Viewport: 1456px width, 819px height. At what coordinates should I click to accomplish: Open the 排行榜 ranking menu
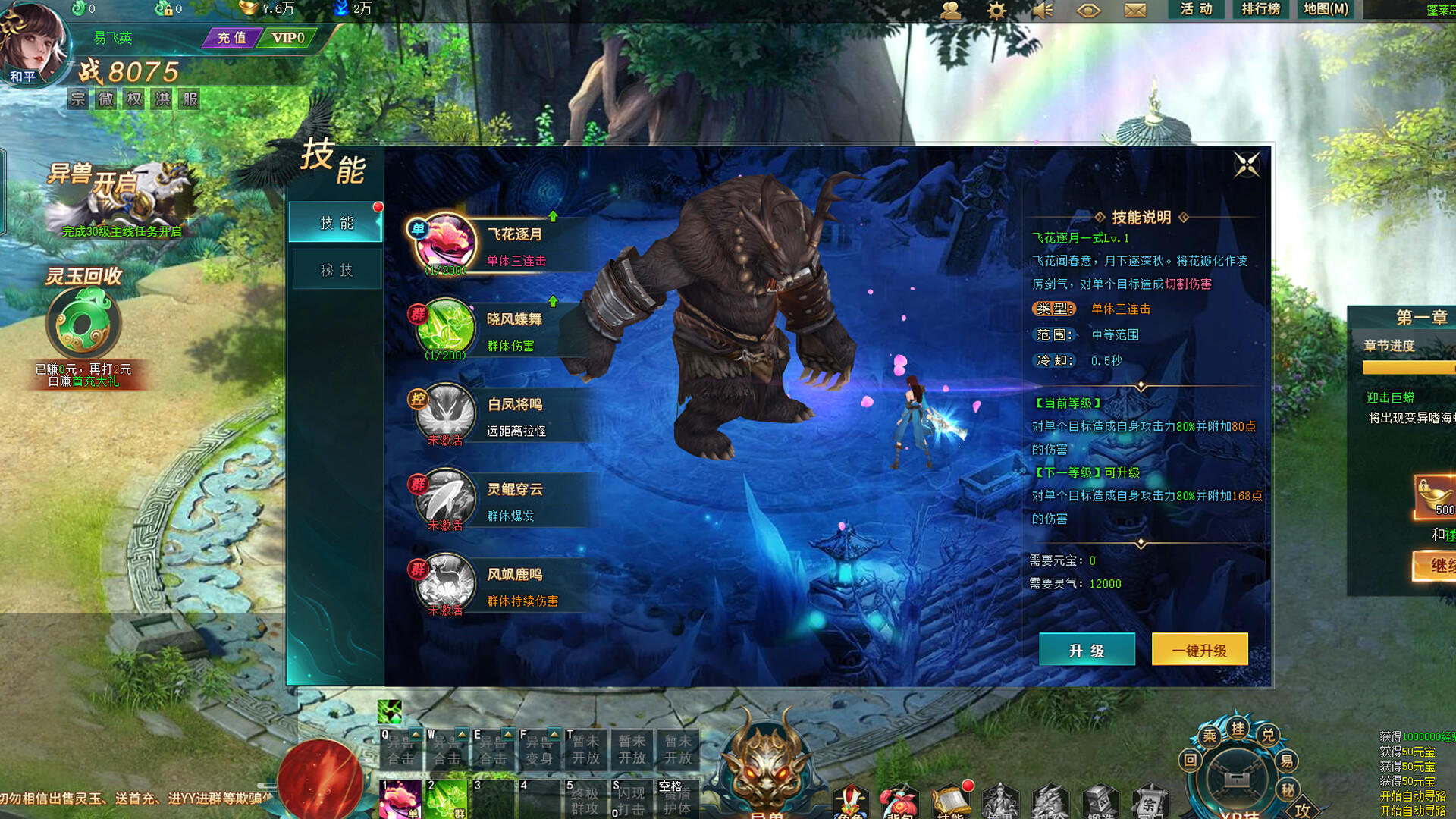point(1260,11)
